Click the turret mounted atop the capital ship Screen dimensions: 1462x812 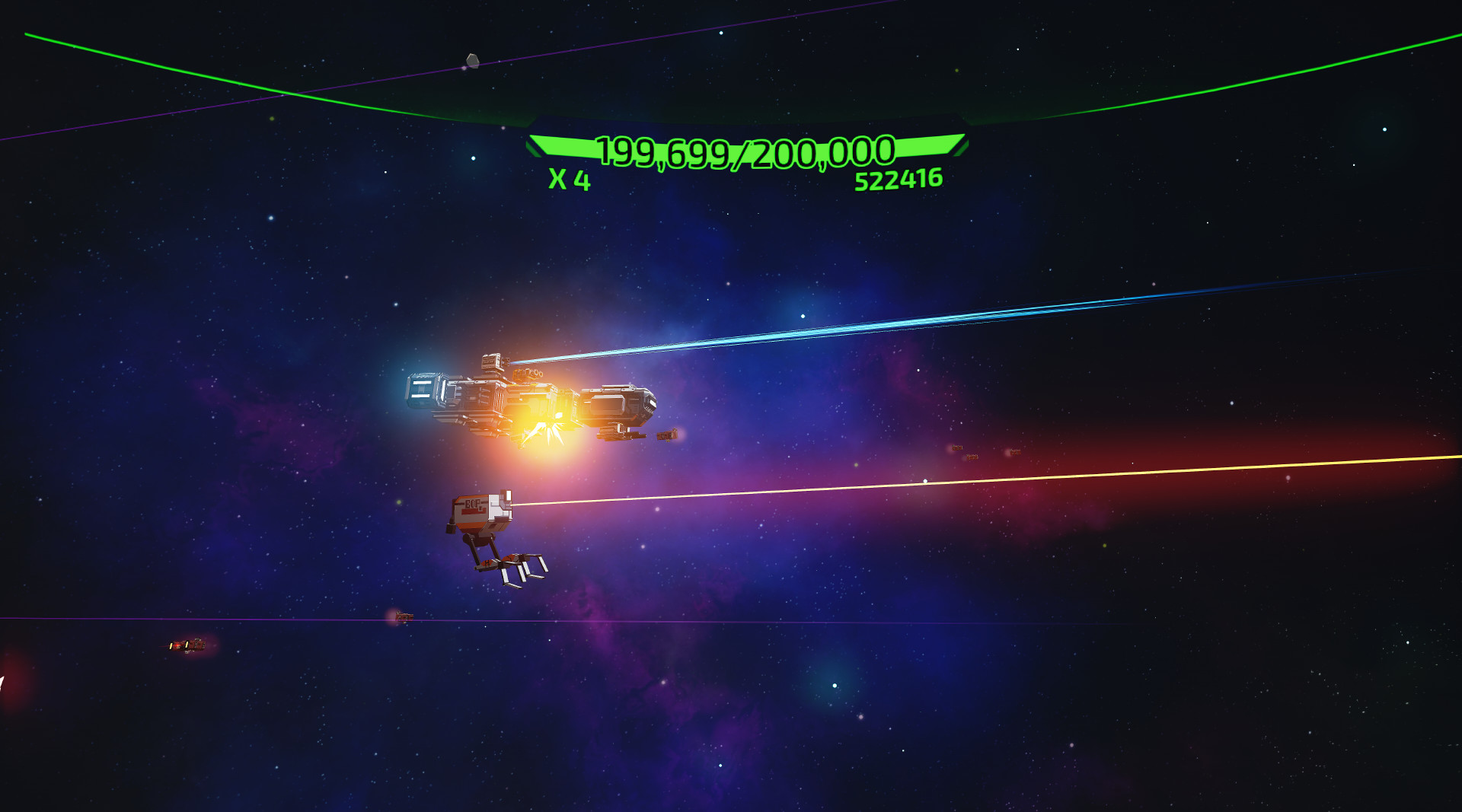coord(491,361)
